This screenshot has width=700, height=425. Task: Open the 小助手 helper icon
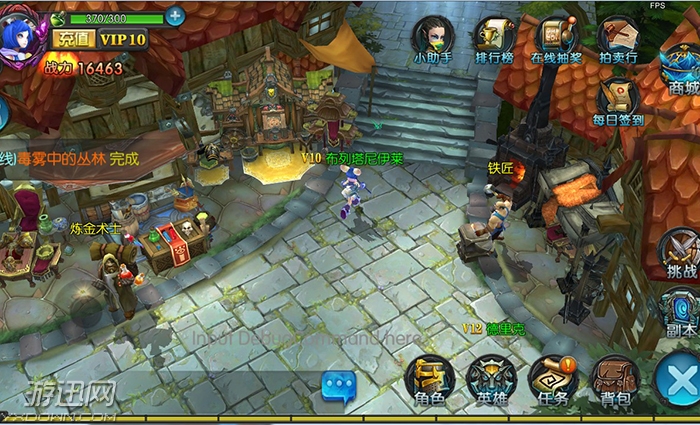(433, 38)
